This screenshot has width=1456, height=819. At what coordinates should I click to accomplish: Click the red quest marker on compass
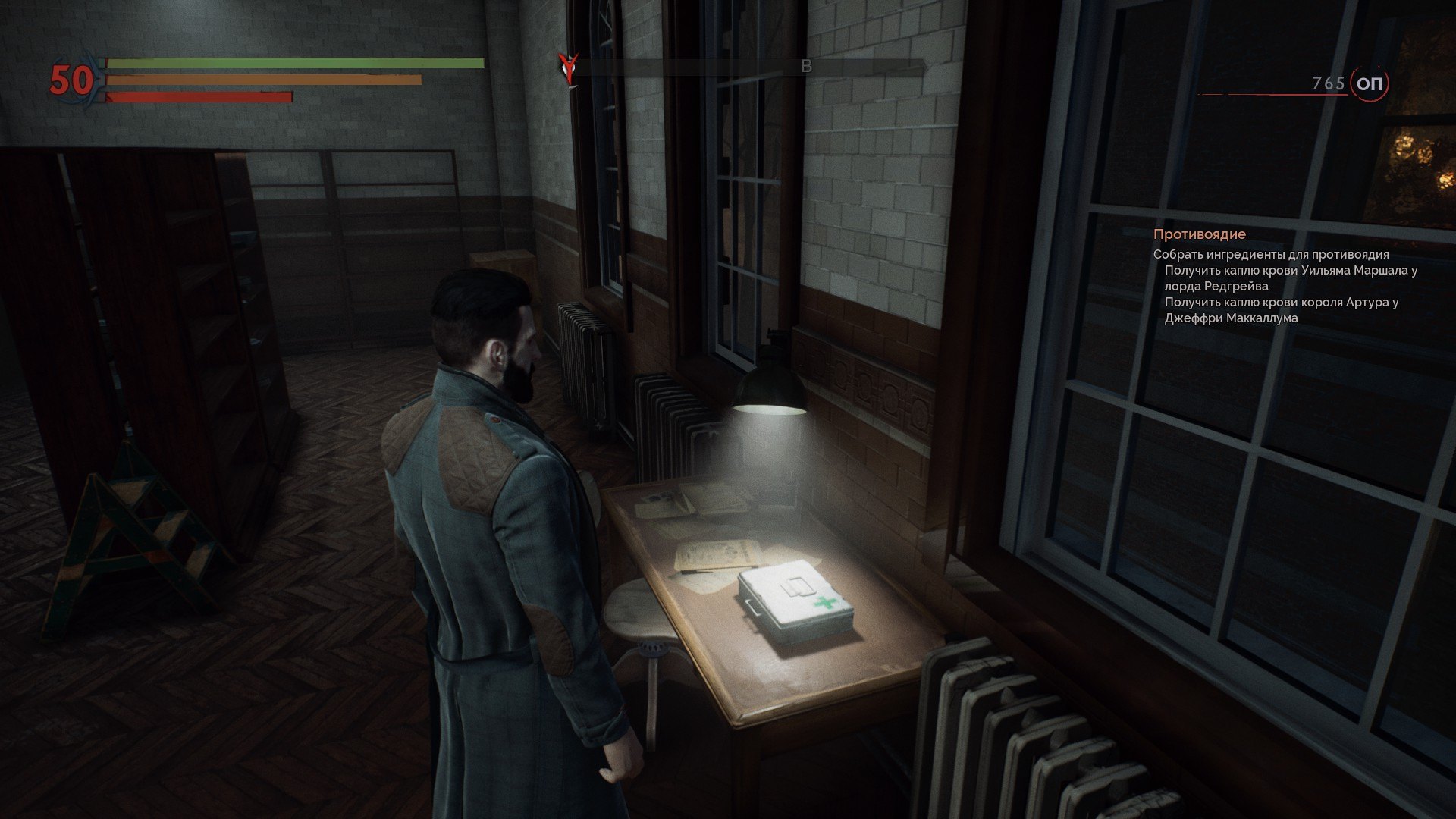(566, 67)
